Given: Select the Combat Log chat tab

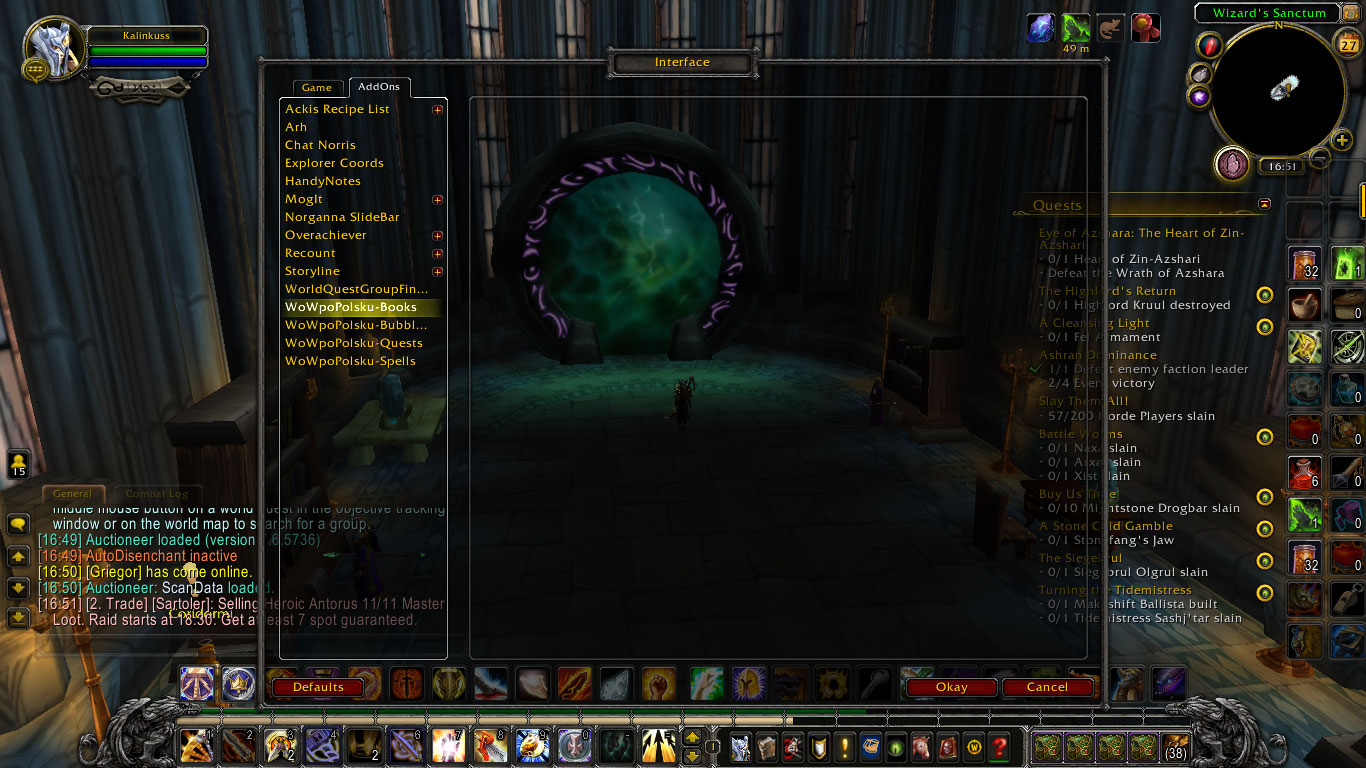Looking at the screenshot, I should coord(157,493).
